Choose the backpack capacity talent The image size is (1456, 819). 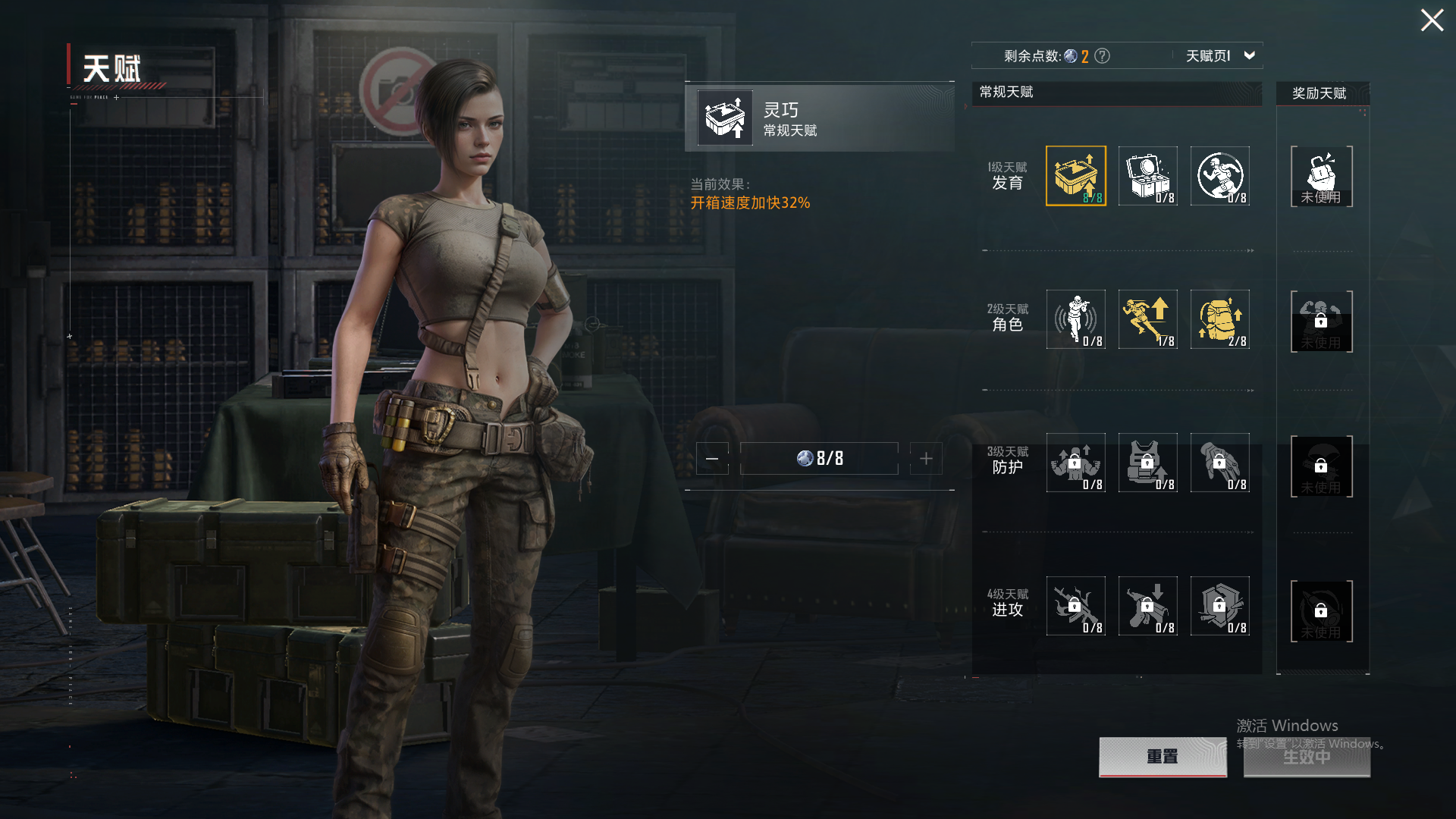coord(1219,319)
